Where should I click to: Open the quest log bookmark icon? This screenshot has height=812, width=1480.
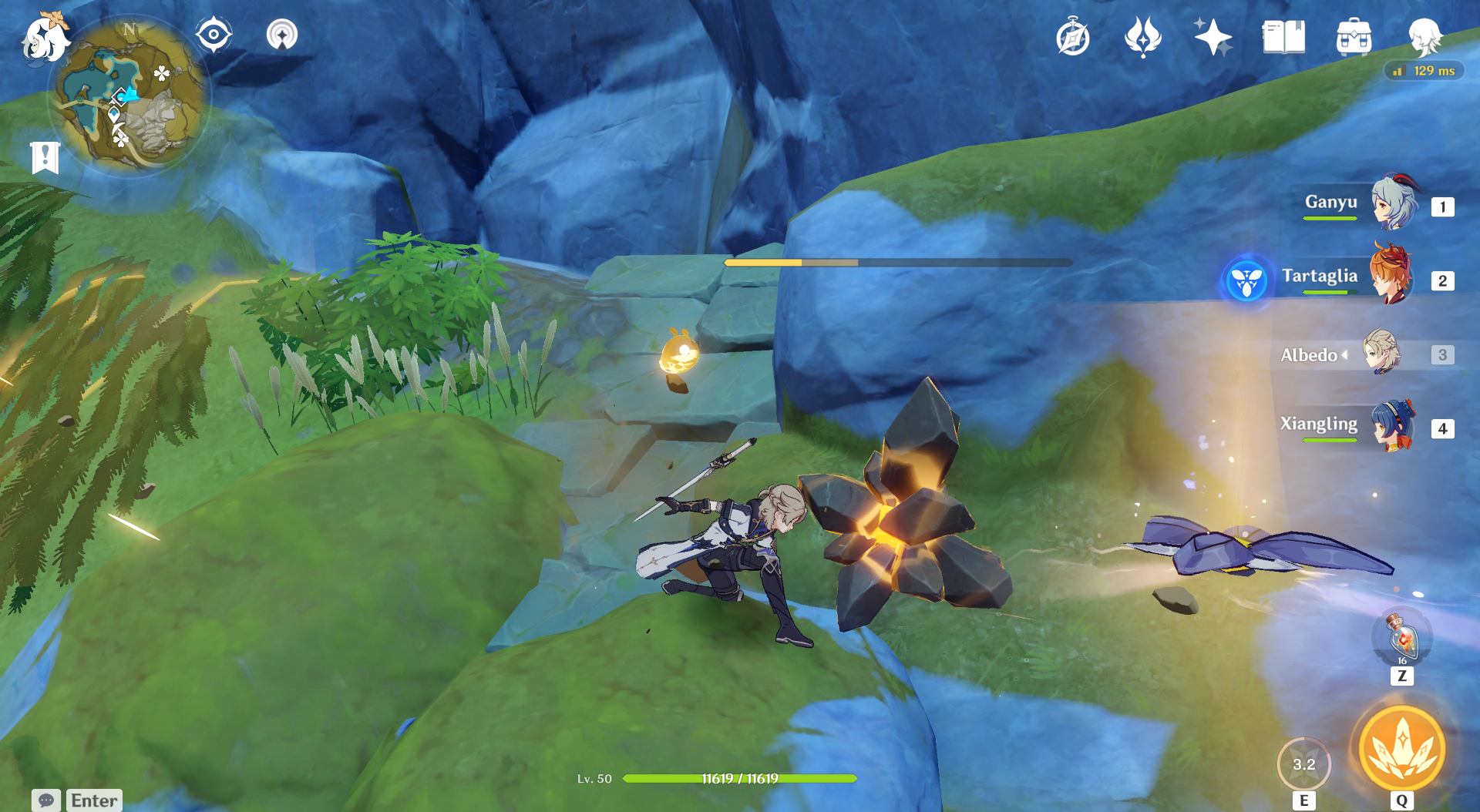pyautogui.click(x=45, y=158)
